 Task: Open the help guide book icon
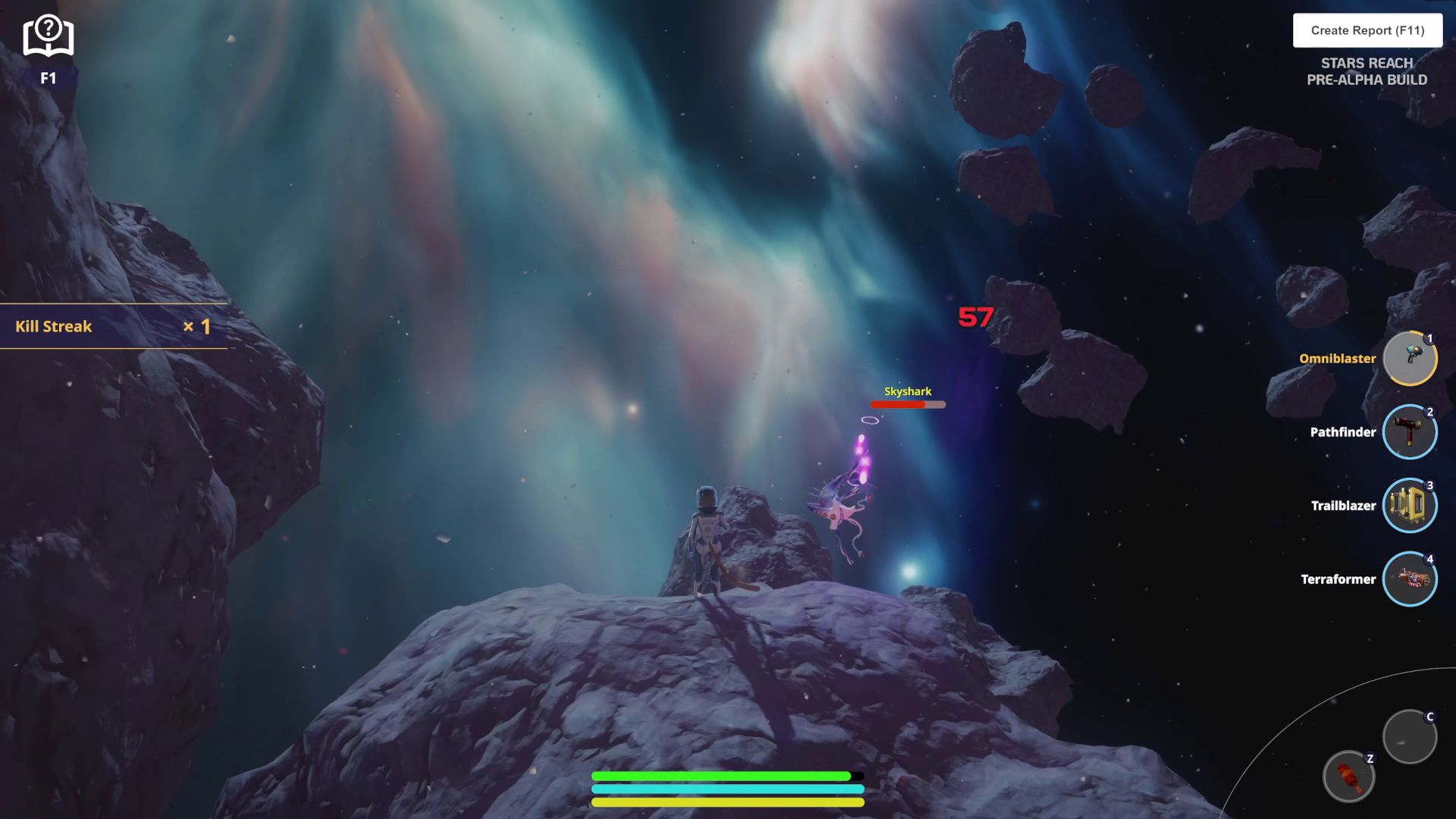[x=48, y=36]
